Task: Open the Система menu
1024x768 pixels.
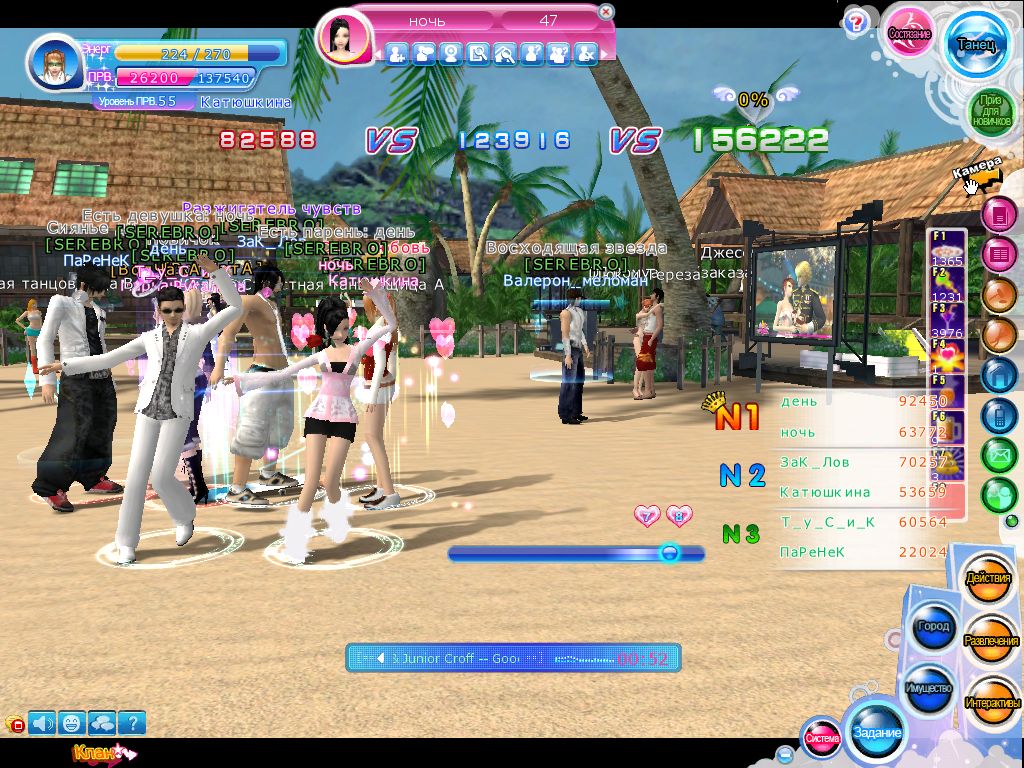Action: (822, 739)
